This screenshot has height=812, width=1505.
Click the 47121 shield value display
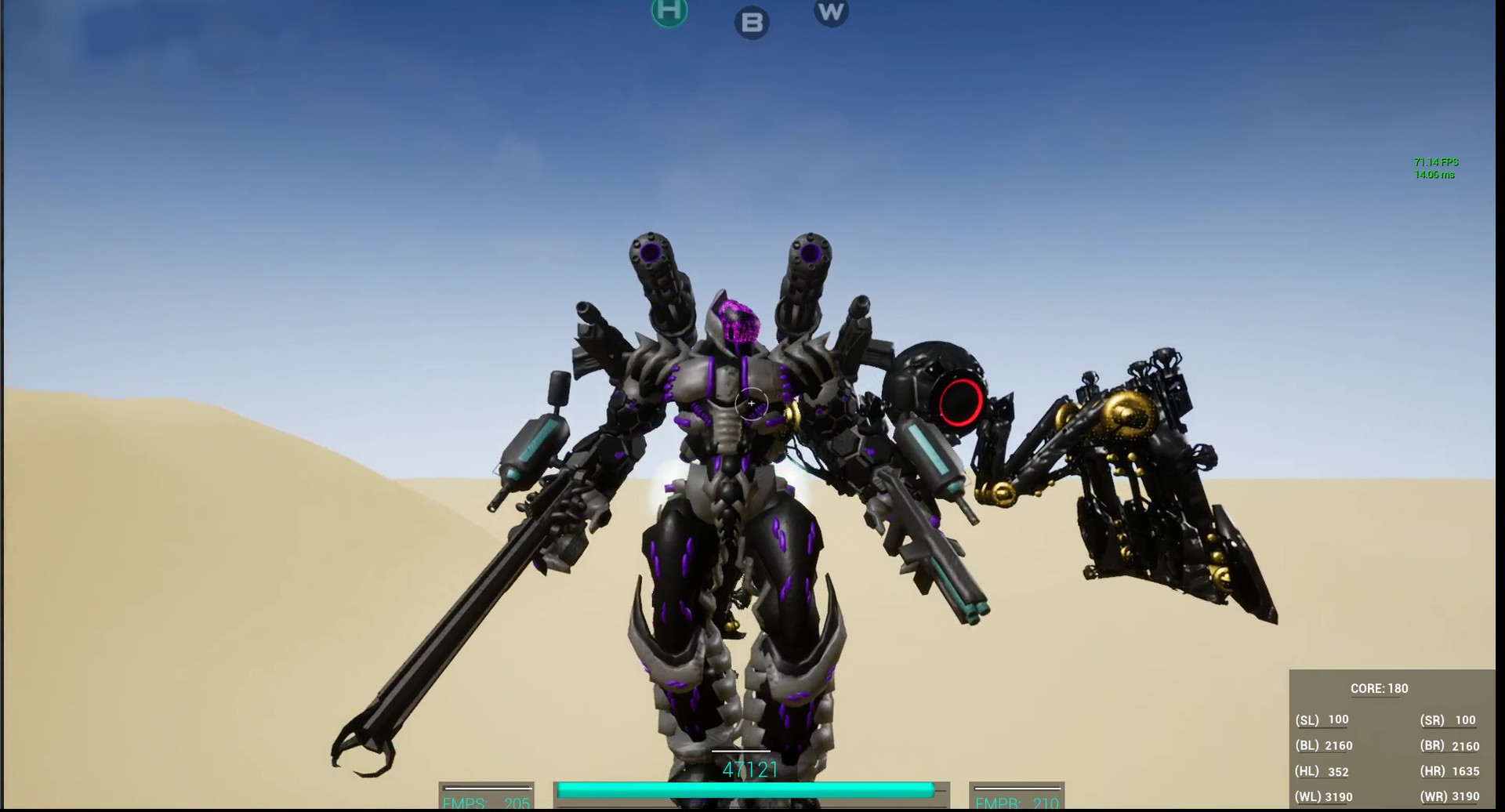point(750,771)
